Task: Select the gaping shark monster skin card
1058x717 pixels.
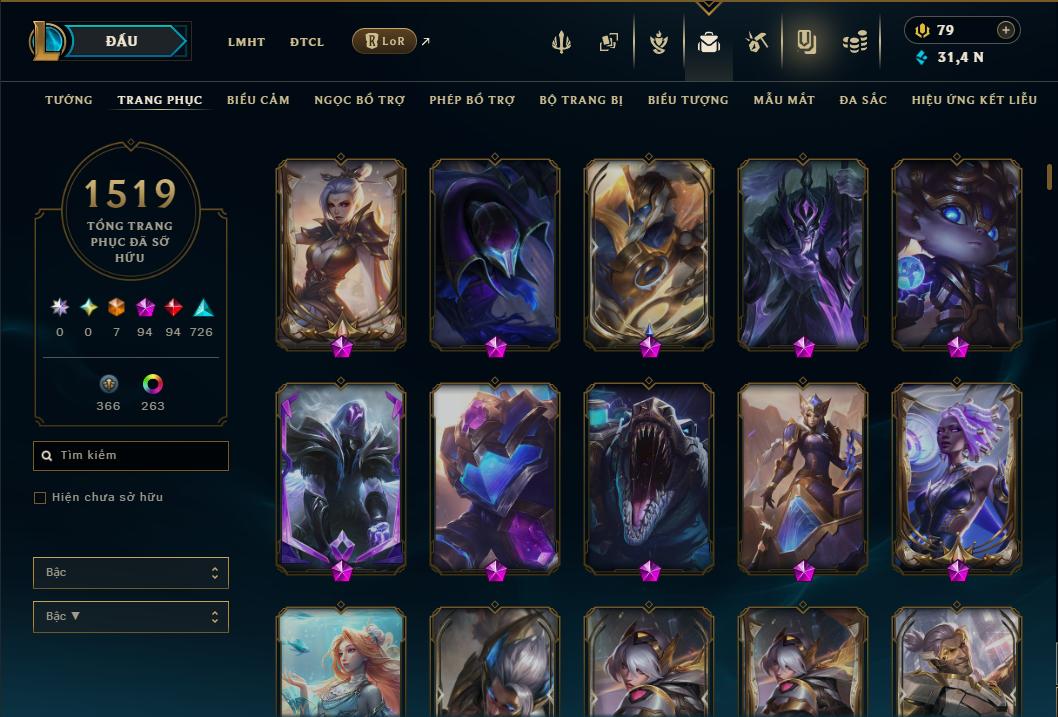Action: (x=649, y=477)
